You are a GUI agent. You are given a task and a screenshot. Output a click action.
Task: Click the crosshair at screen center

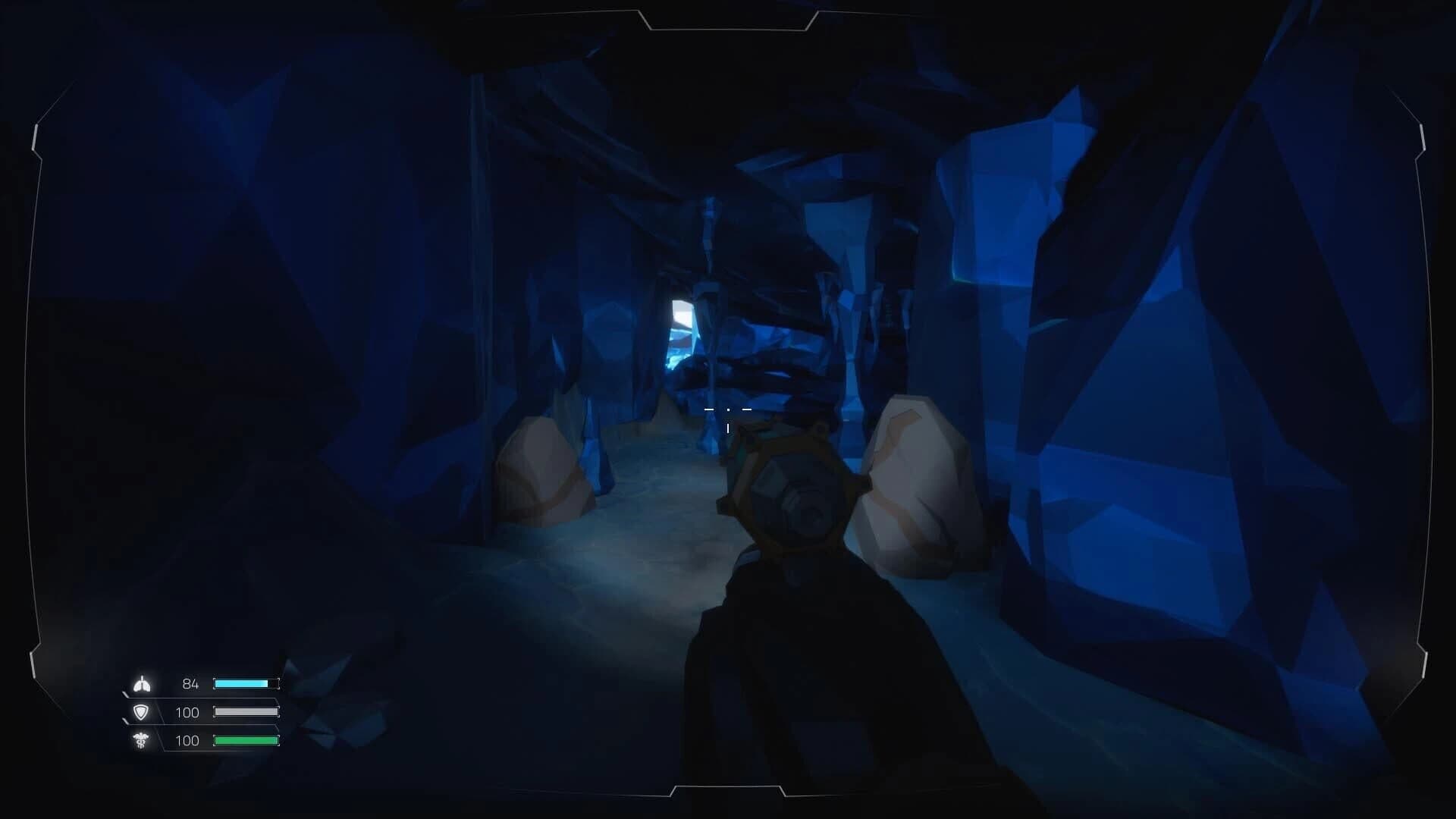(728, 409)
